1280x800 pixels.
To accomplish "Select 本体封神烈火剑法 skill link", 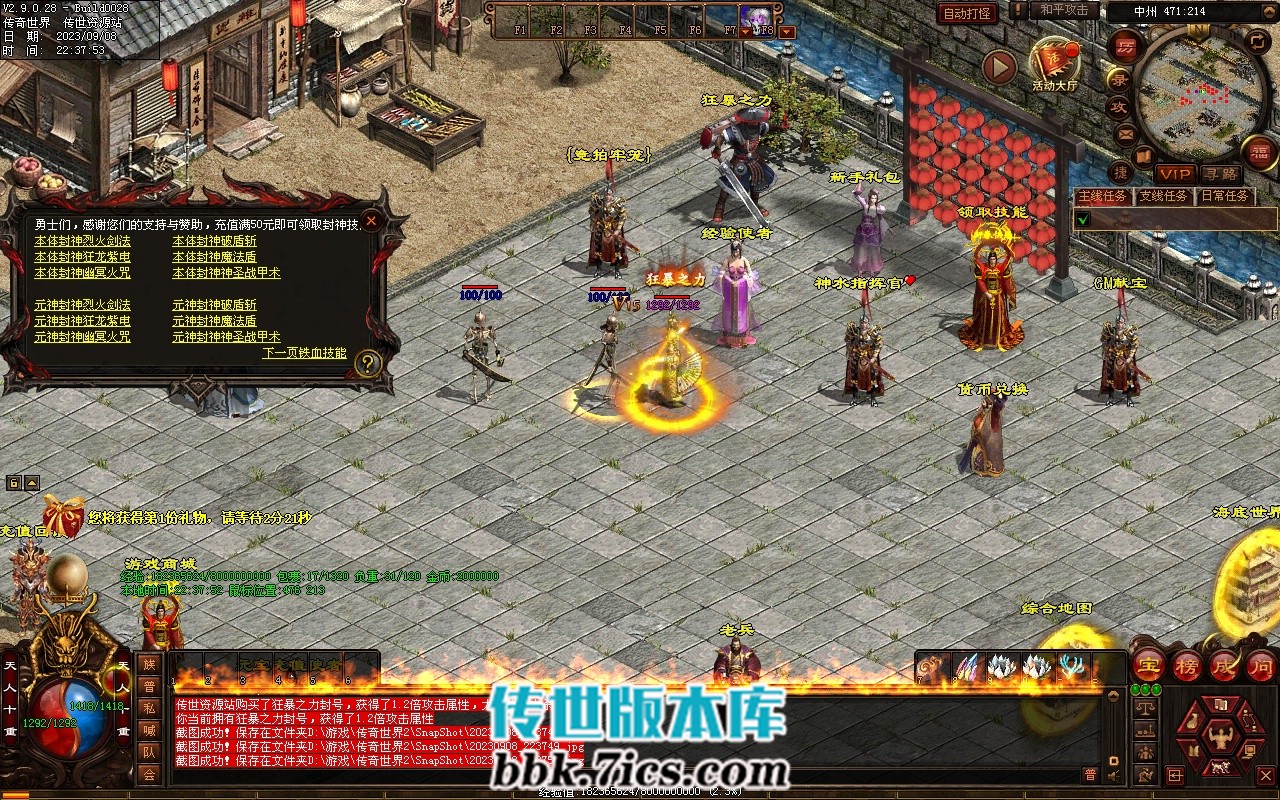I will pyautogui.click(x=82, y=241).
